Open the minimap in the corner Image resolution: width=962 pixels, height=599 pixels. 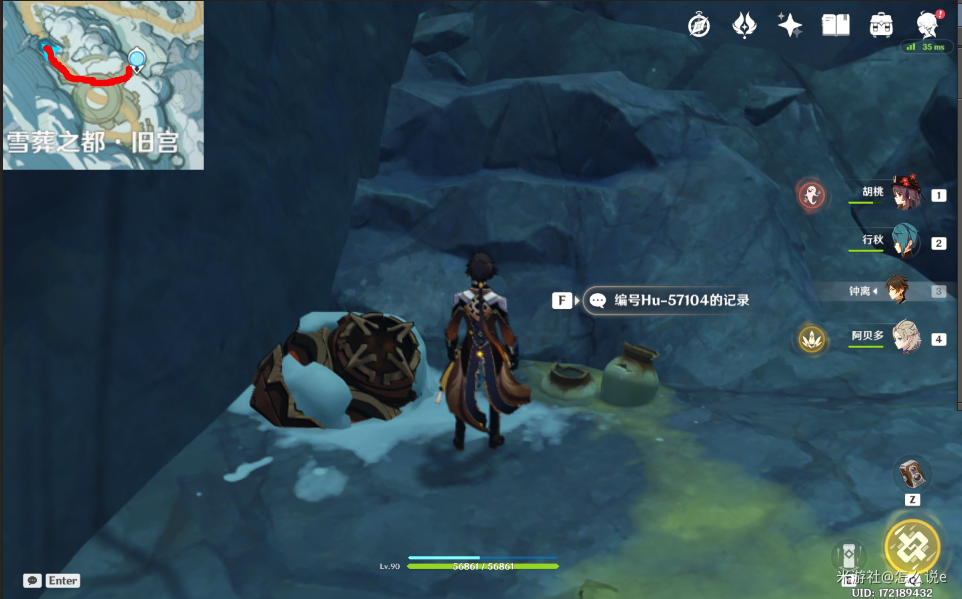click(x=103, y=85)
